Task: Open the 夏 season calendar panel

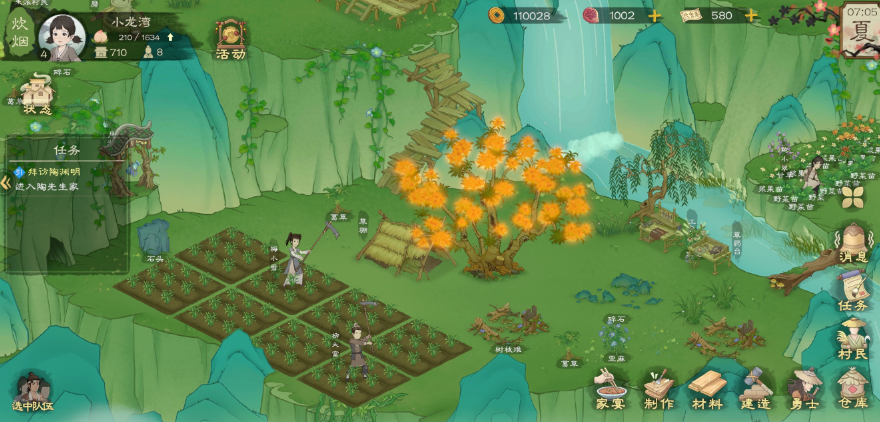Action: [x=860, y=30]
